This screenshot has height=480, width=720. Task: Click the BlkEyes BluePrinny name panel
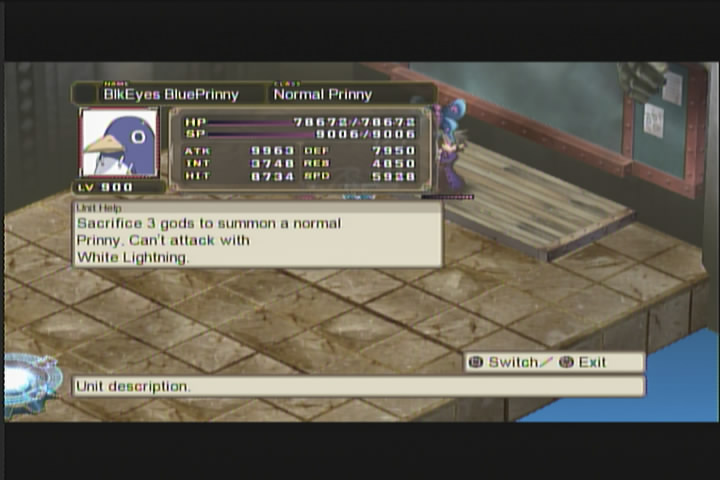click(x=170, y=94)
